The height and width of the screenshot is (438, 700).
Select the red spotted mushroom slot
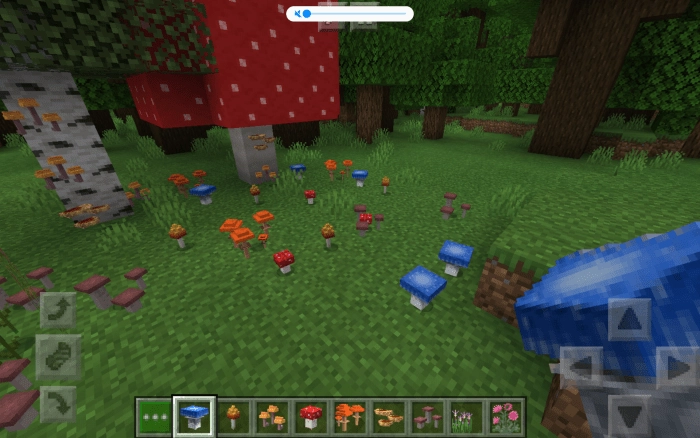pos(311,415)
